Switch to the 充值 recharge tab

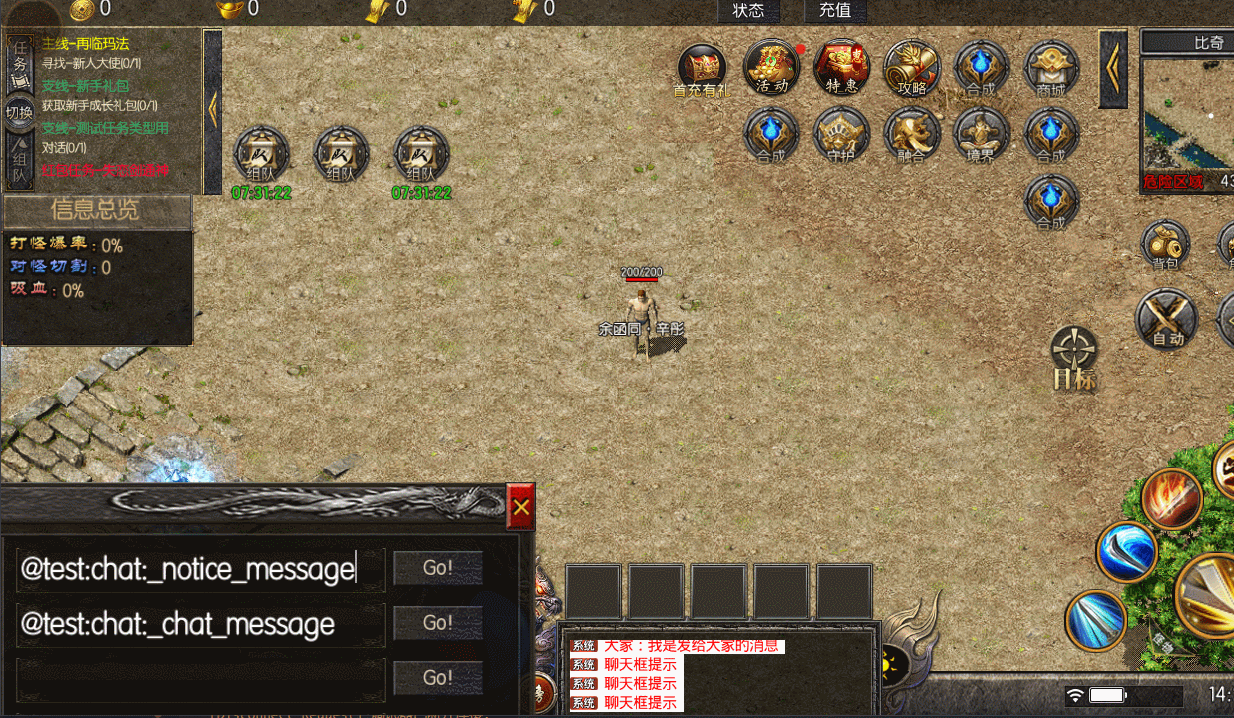pyautogui.click(x=835, y=11)
